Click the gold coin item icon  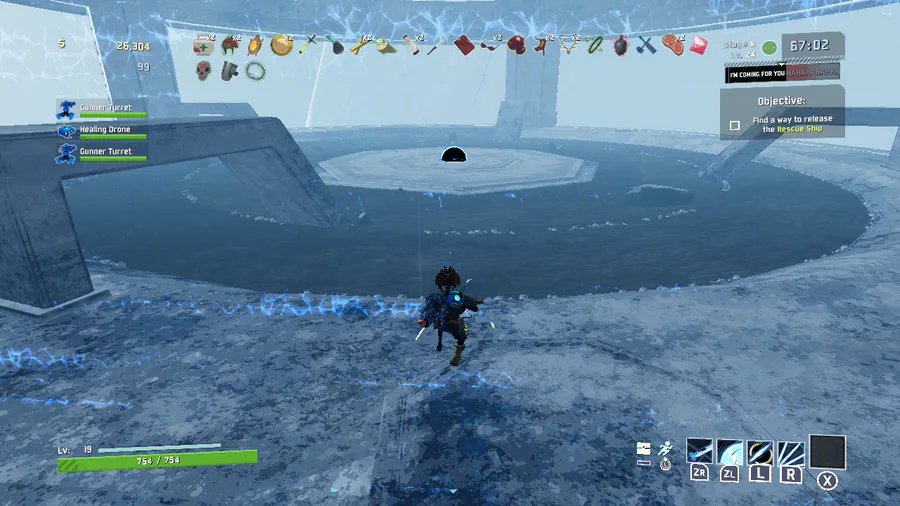(x=281, y=45)
